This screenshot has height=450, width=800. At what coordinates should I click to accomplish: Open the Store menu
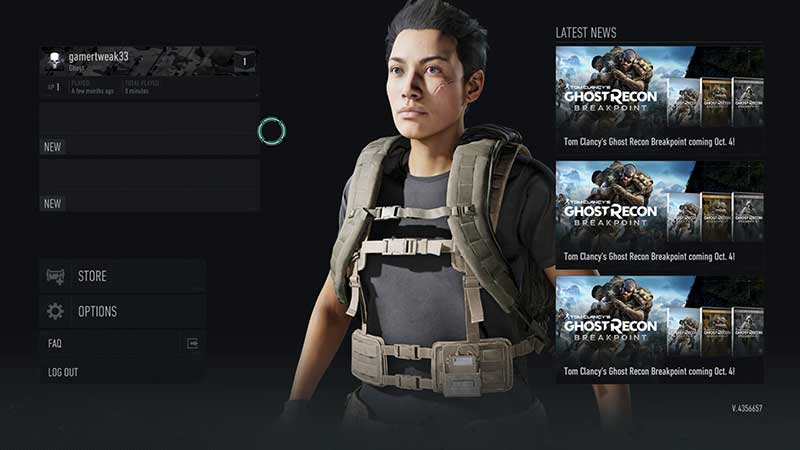[x=122, y=276]
